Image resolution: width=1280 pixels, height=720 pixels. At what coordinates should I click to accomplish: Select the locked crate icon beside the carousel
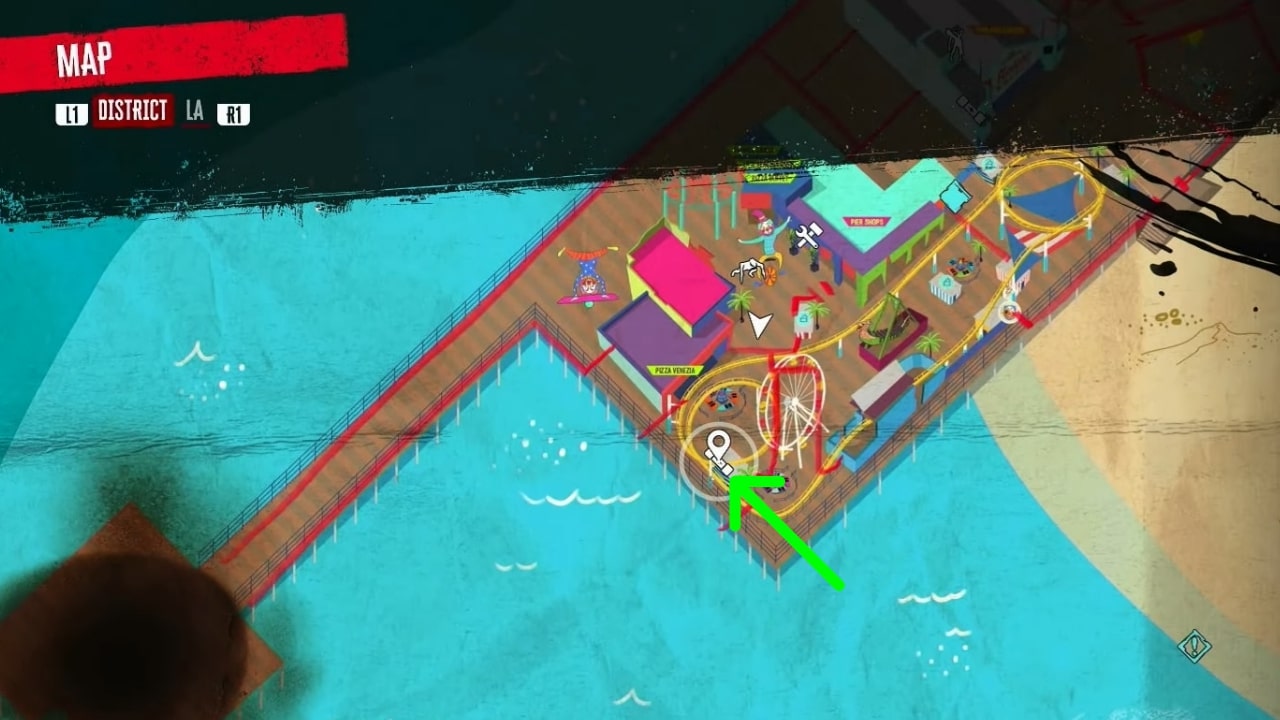(x=946, y=284)
